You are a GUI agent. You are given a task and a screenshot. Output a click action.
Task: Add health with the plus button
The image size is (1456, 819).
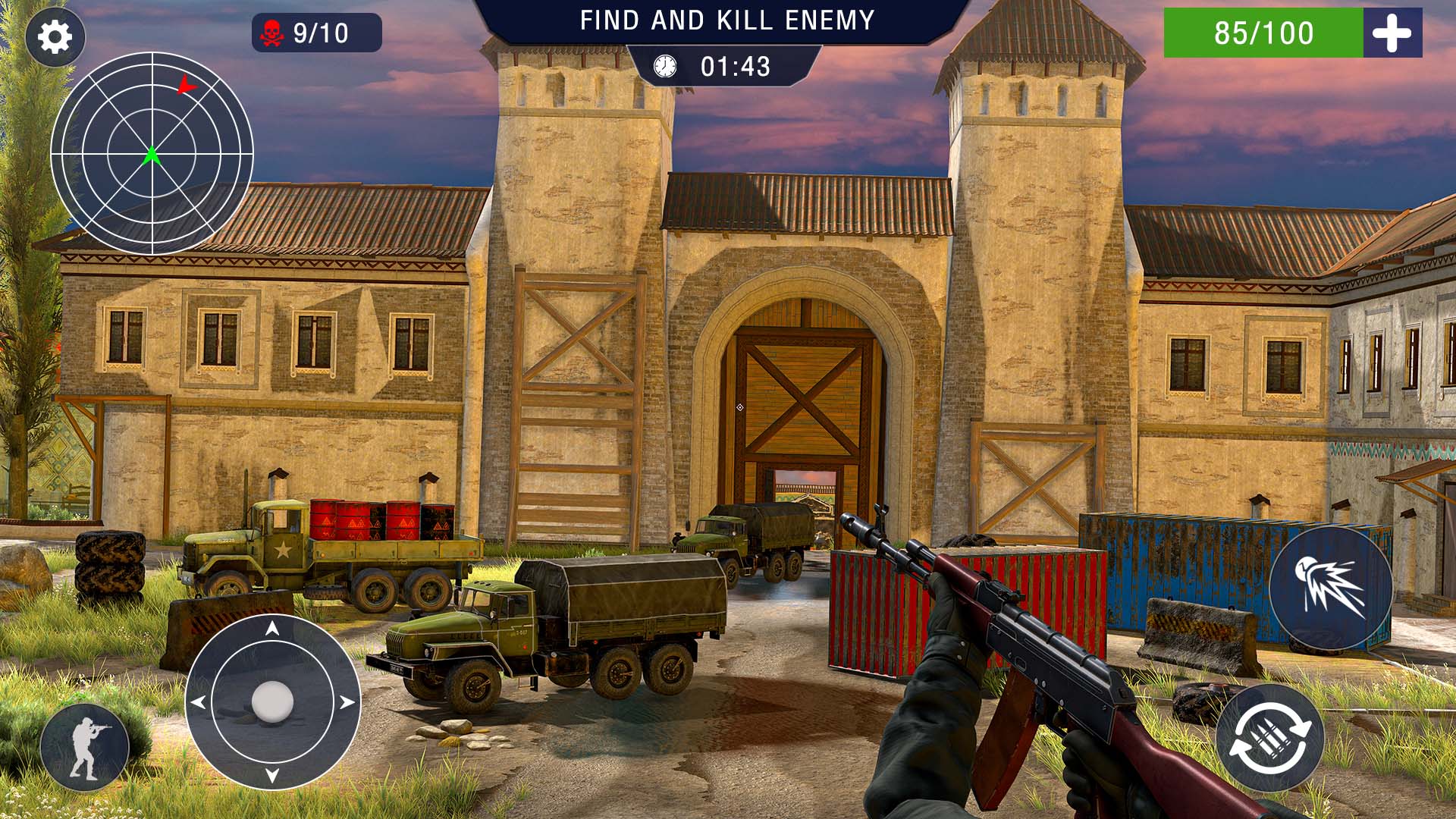coord(1392,33)
